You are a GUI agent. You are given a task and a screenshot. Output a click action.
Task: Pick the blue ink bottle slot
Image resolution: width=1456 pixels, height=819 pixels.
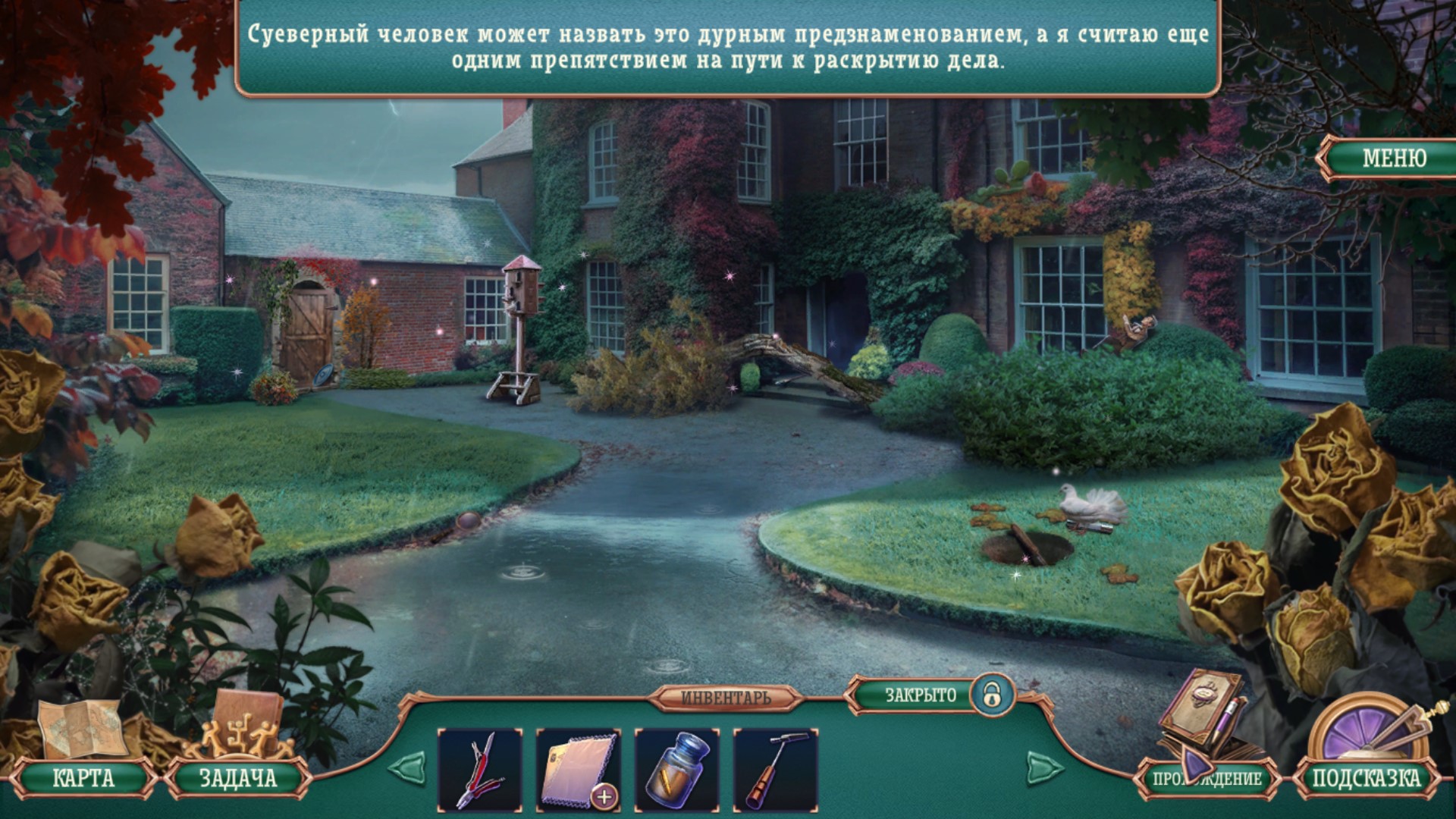[677, 770]
